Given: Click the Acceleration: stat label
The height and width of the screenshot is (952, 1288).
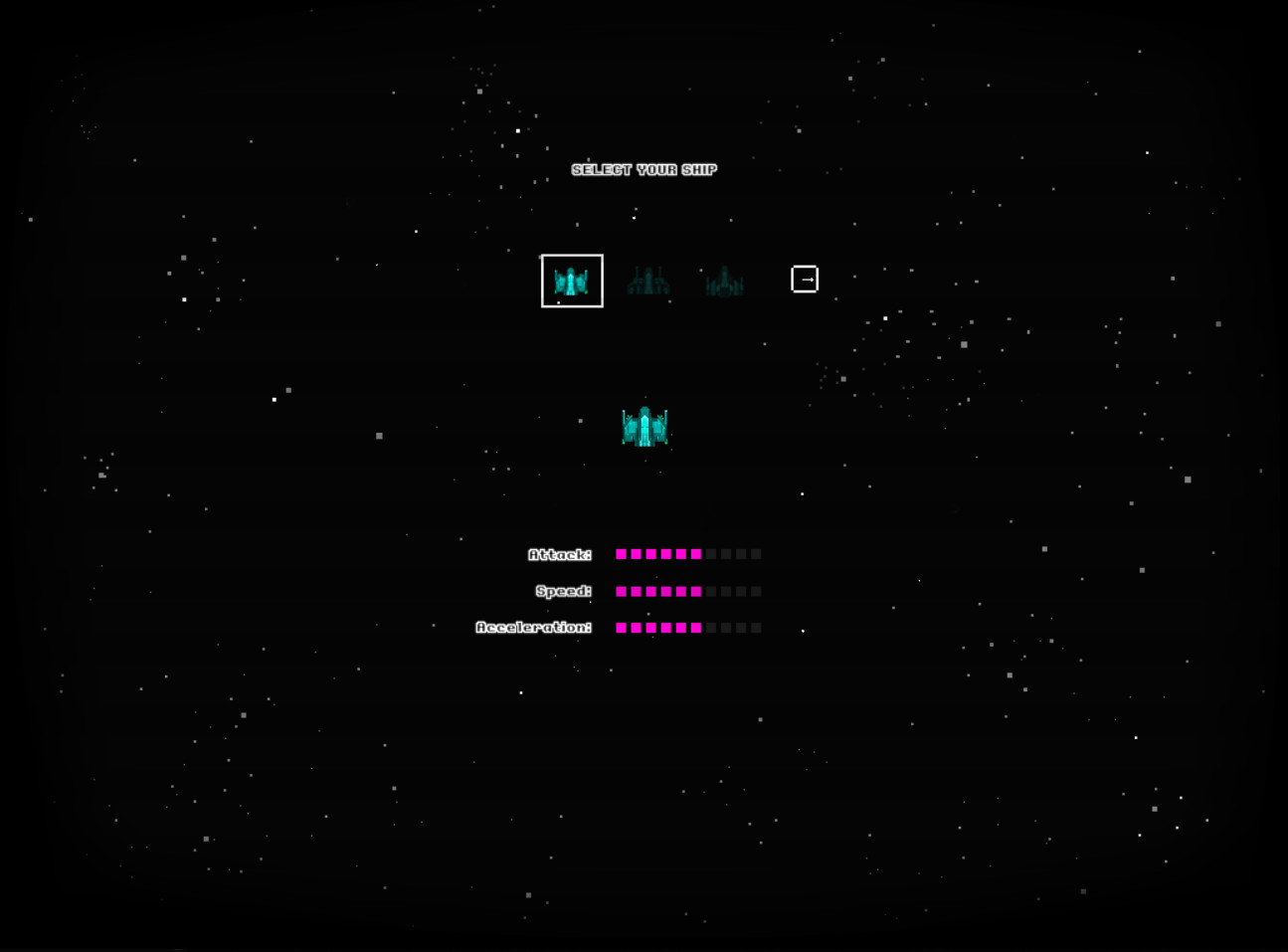Looking at the screenshot, I should 534,627.
